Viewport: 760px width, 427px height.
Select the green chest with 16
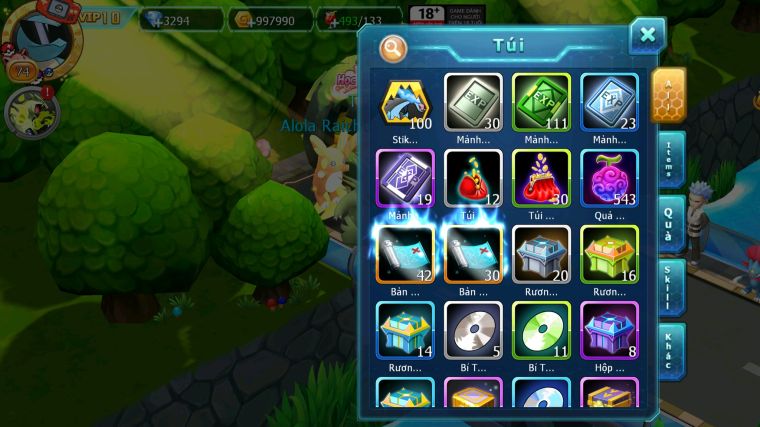click(x=609, y=253)
